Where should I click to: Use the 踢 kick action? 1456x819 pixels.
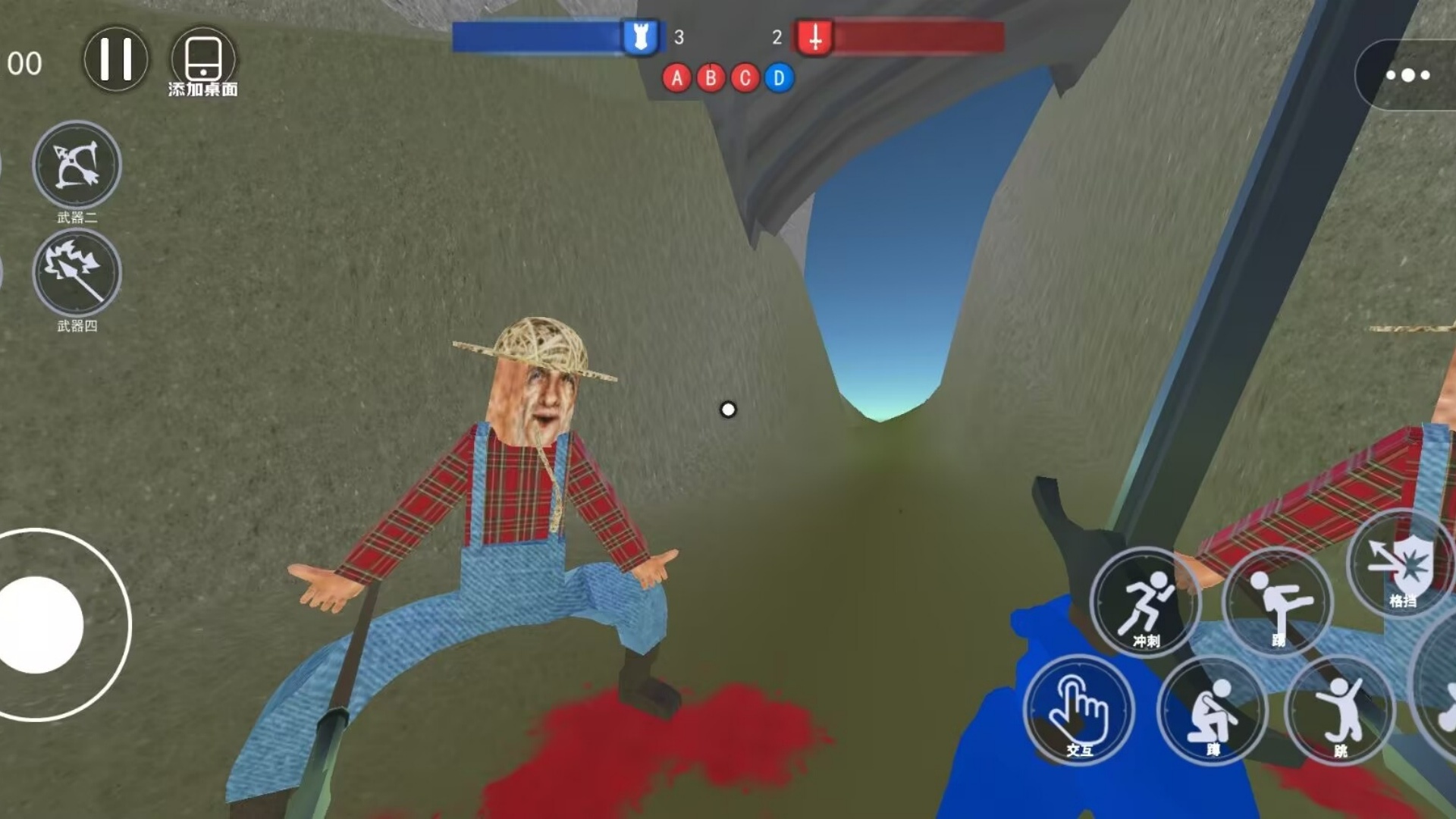coord(1278,603)
